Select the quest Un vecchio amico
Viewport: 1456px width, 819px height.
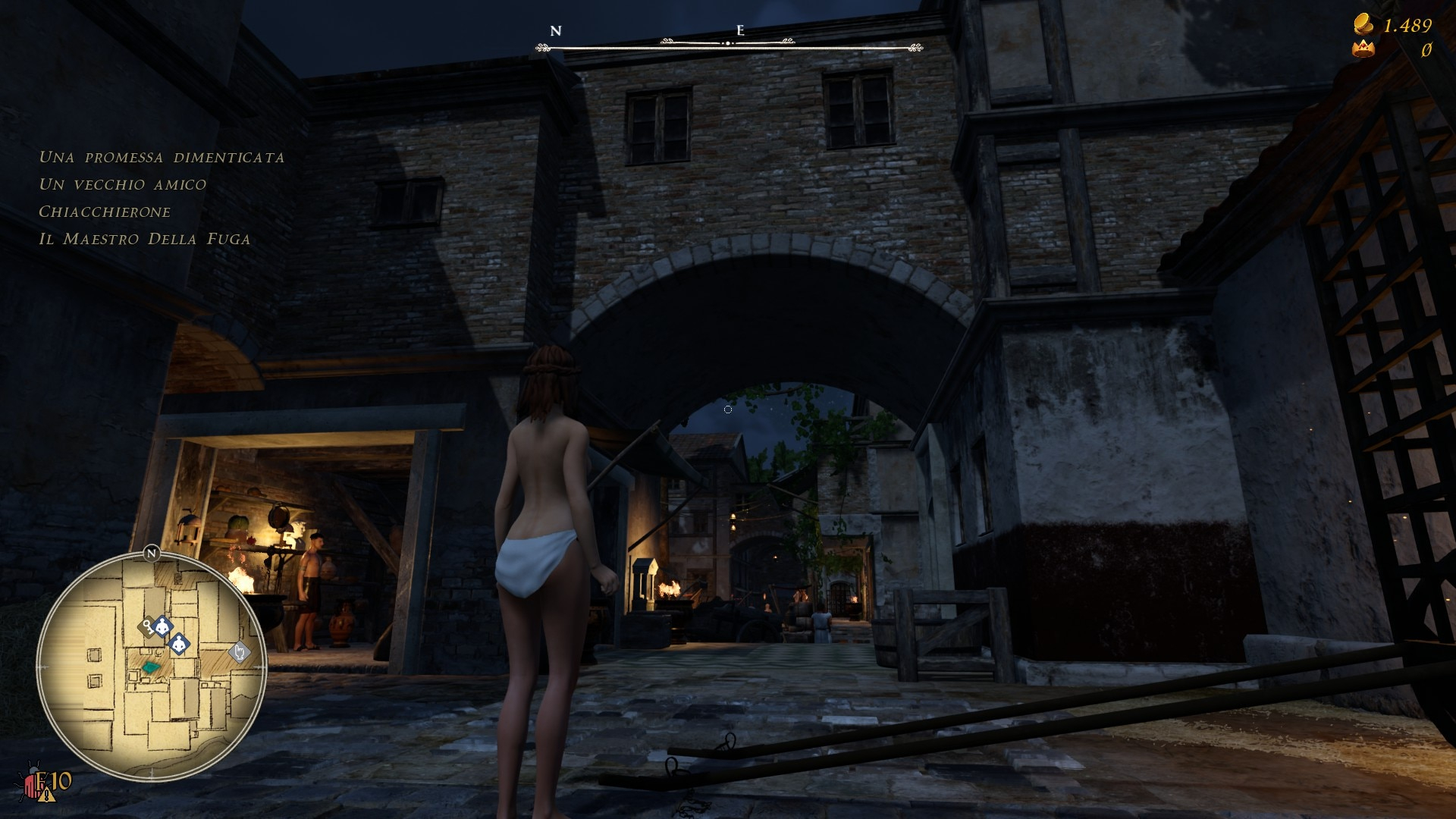point(122,184)
